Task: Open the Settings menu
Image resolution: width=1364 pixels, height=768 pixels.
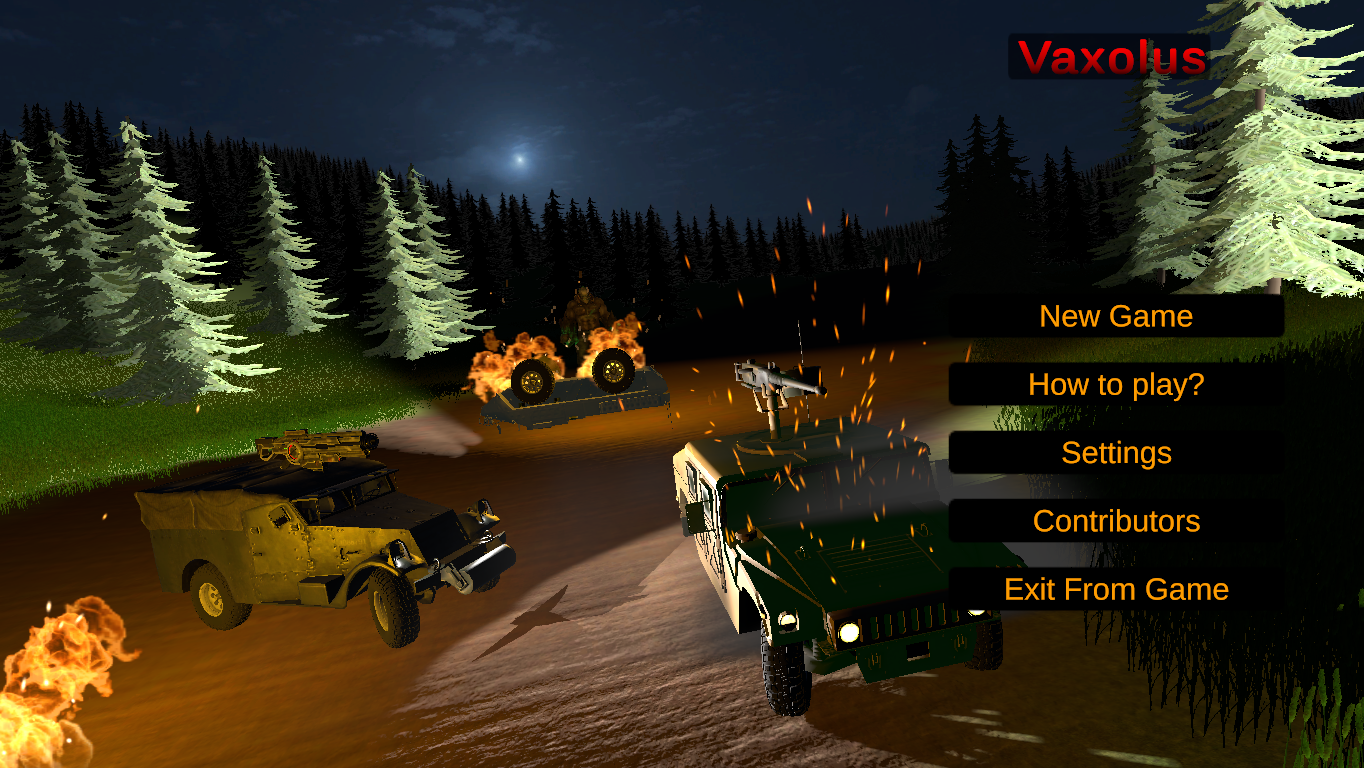Action: (1116, 453)
